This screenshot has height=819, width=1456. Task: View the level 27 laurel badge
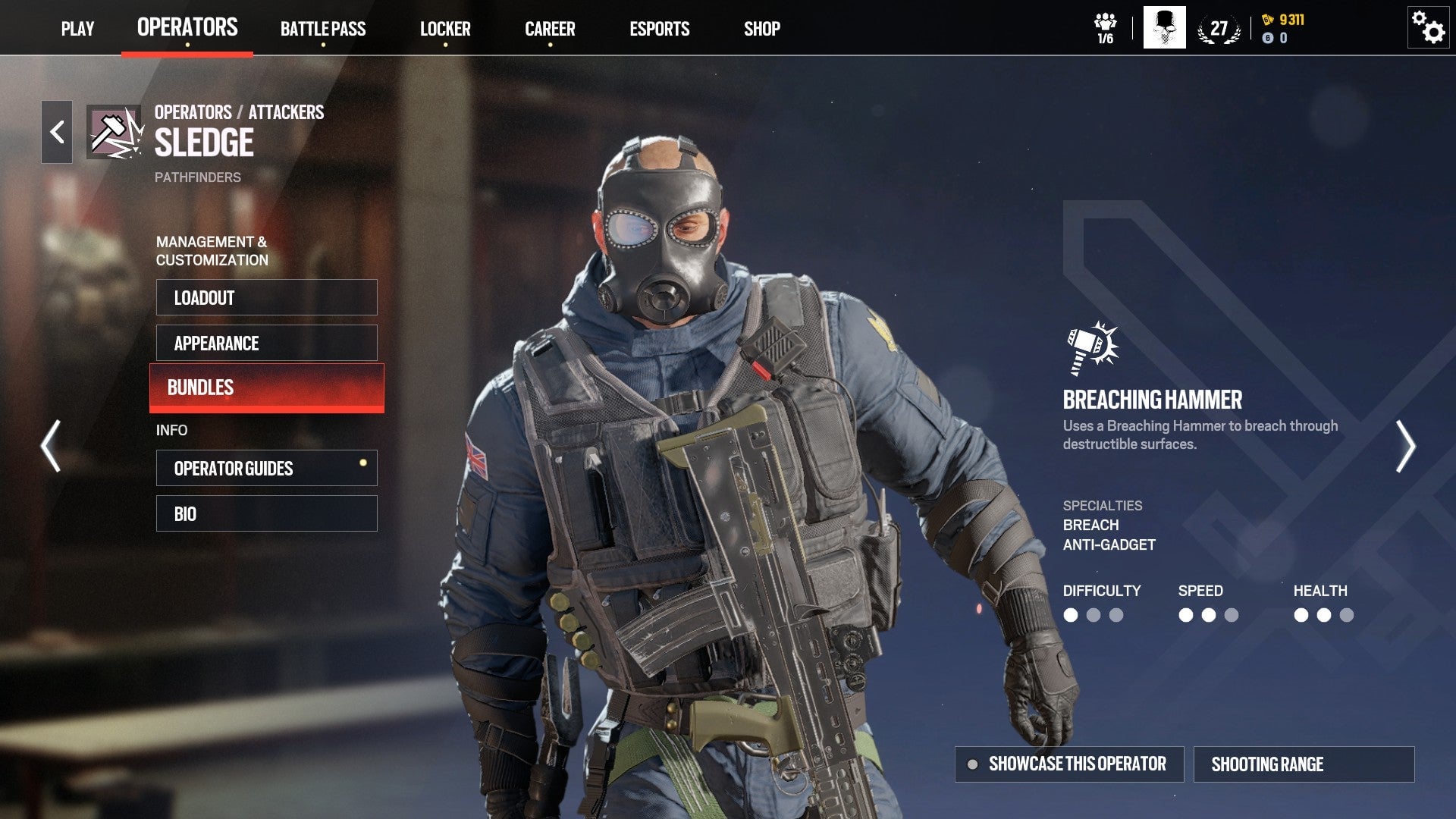tap(1218, 28)
